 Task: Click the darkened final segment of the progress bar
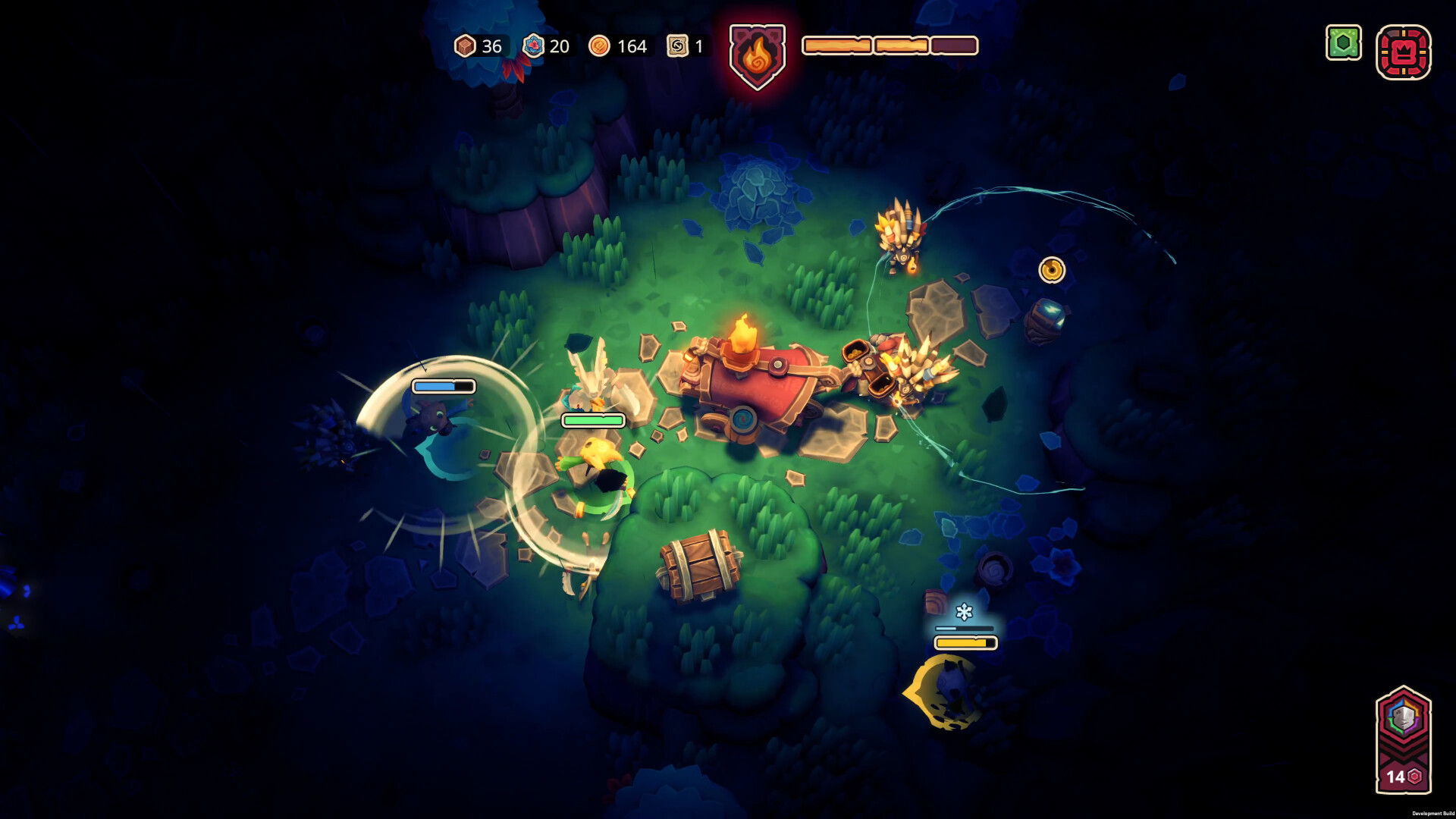click(955, 46)
